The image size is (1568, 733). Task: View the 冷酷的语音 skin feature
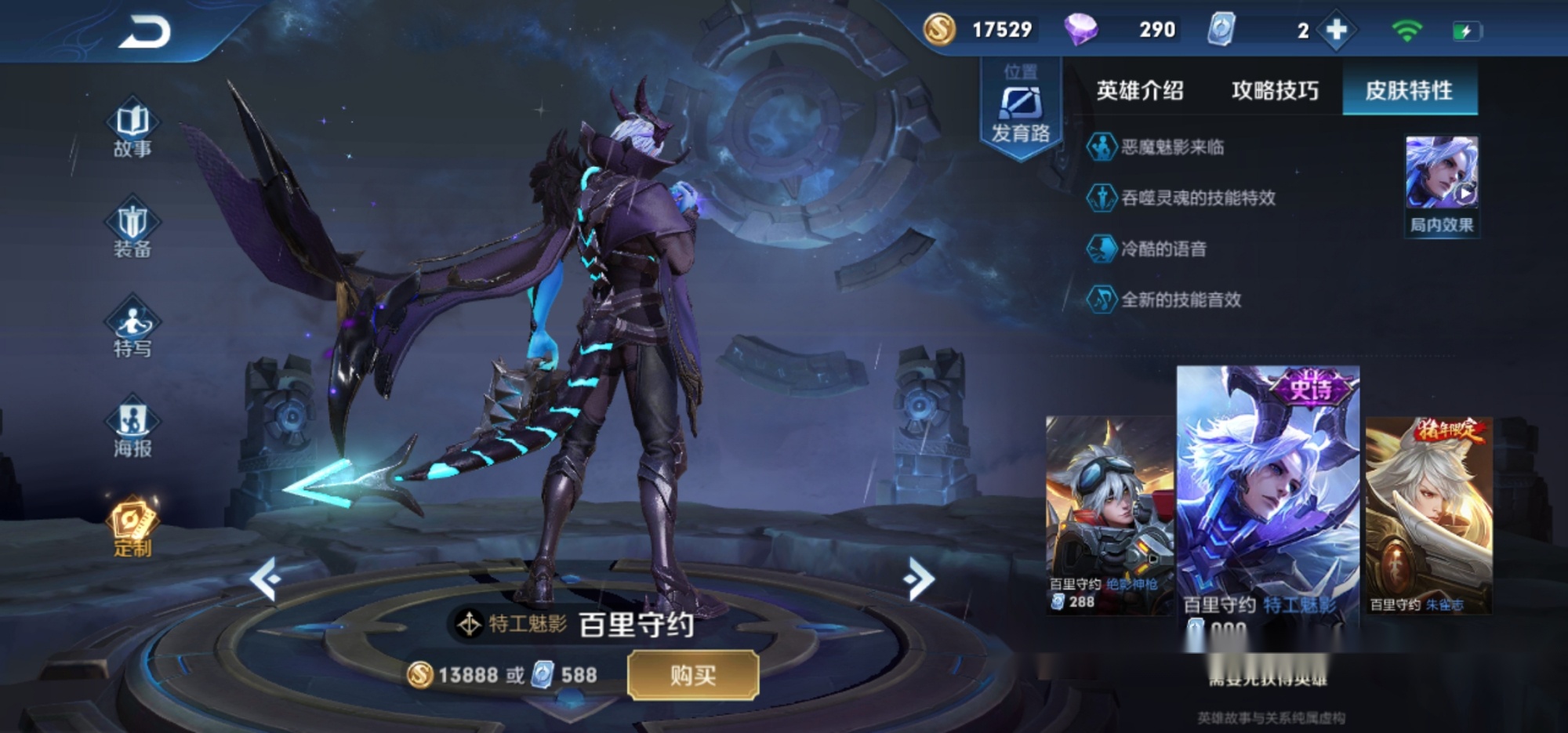(1163, 249)
